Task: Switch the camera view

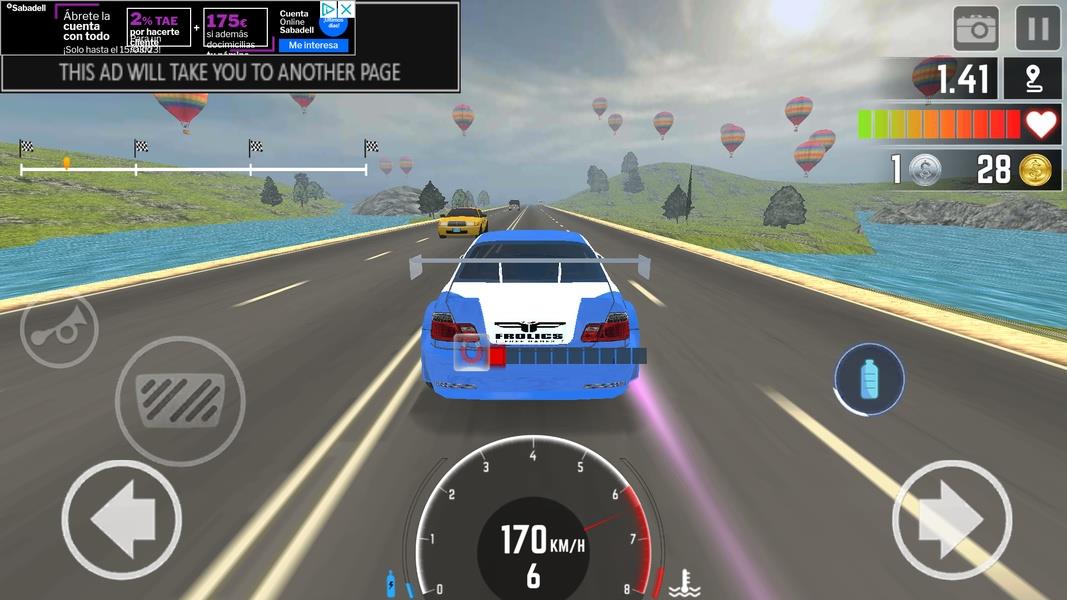Action: point(976,28)
